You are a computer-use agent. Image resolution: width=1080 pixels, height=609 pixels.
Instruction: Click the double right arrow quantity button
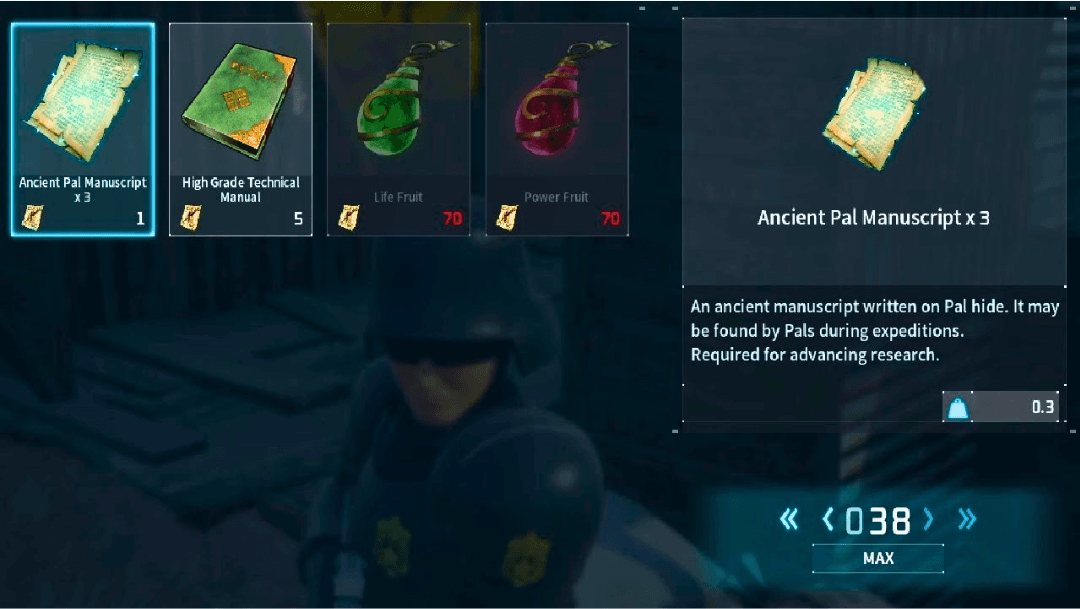pyautogui.click(x=966, y=519)
